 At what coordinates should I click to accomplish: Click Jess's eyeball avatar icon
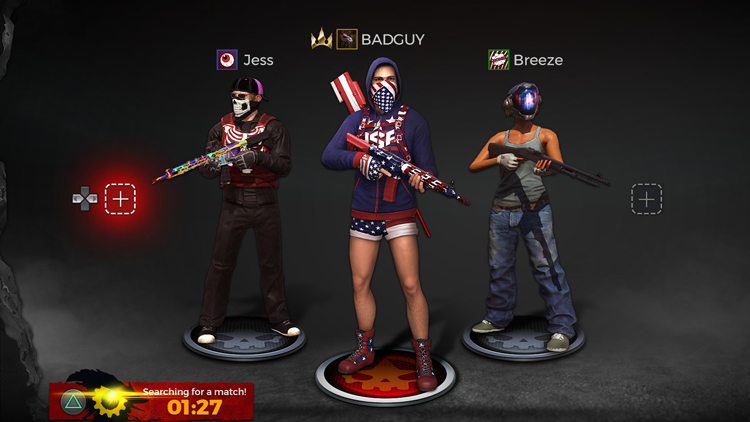[x=227, y=60]
